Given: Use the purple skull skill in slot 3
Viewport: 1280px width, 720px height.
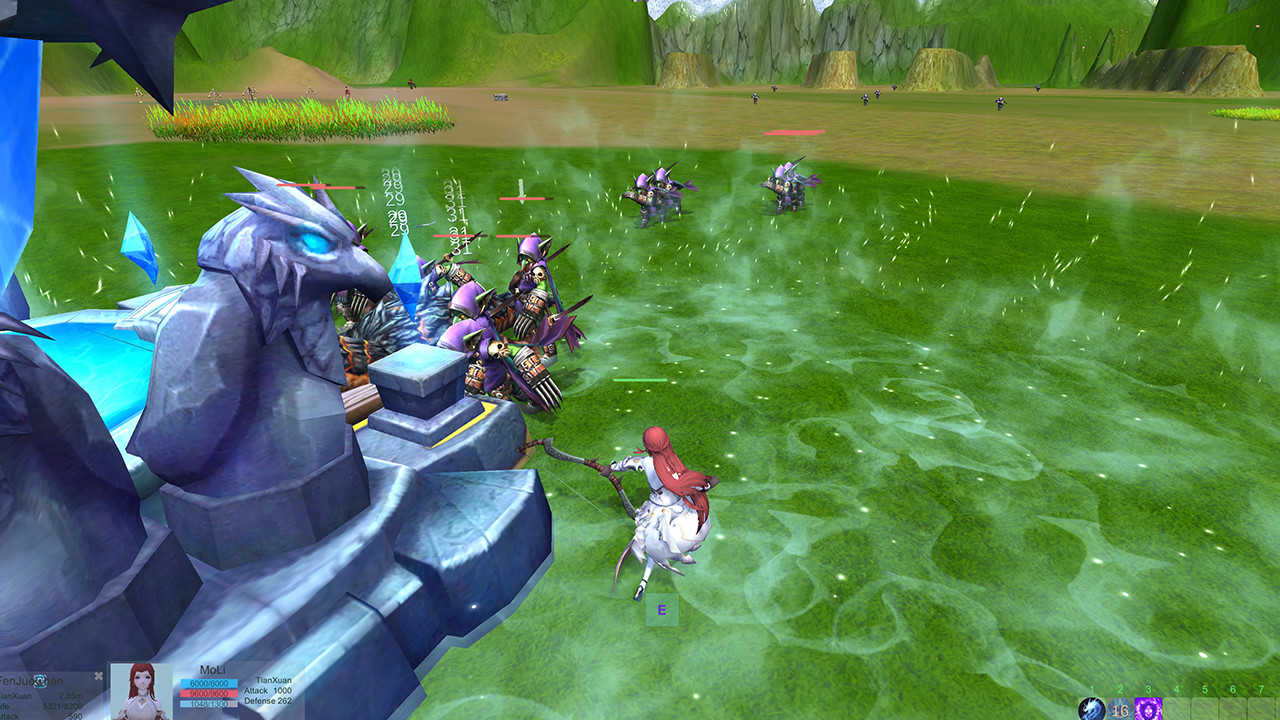Looking at the screenshot, I should [1148, 710].
